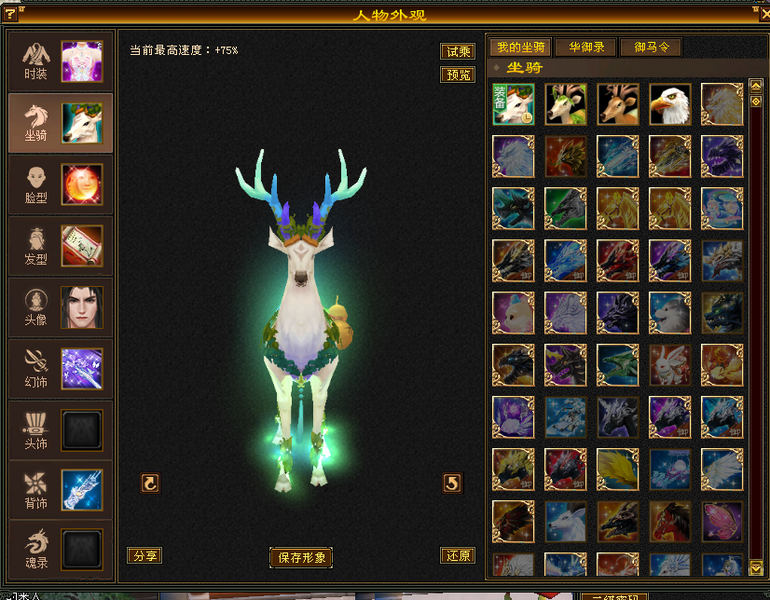
Task: Click the 试乘 trial ride button
Action: pyautogui.click(x=457, y=52)
